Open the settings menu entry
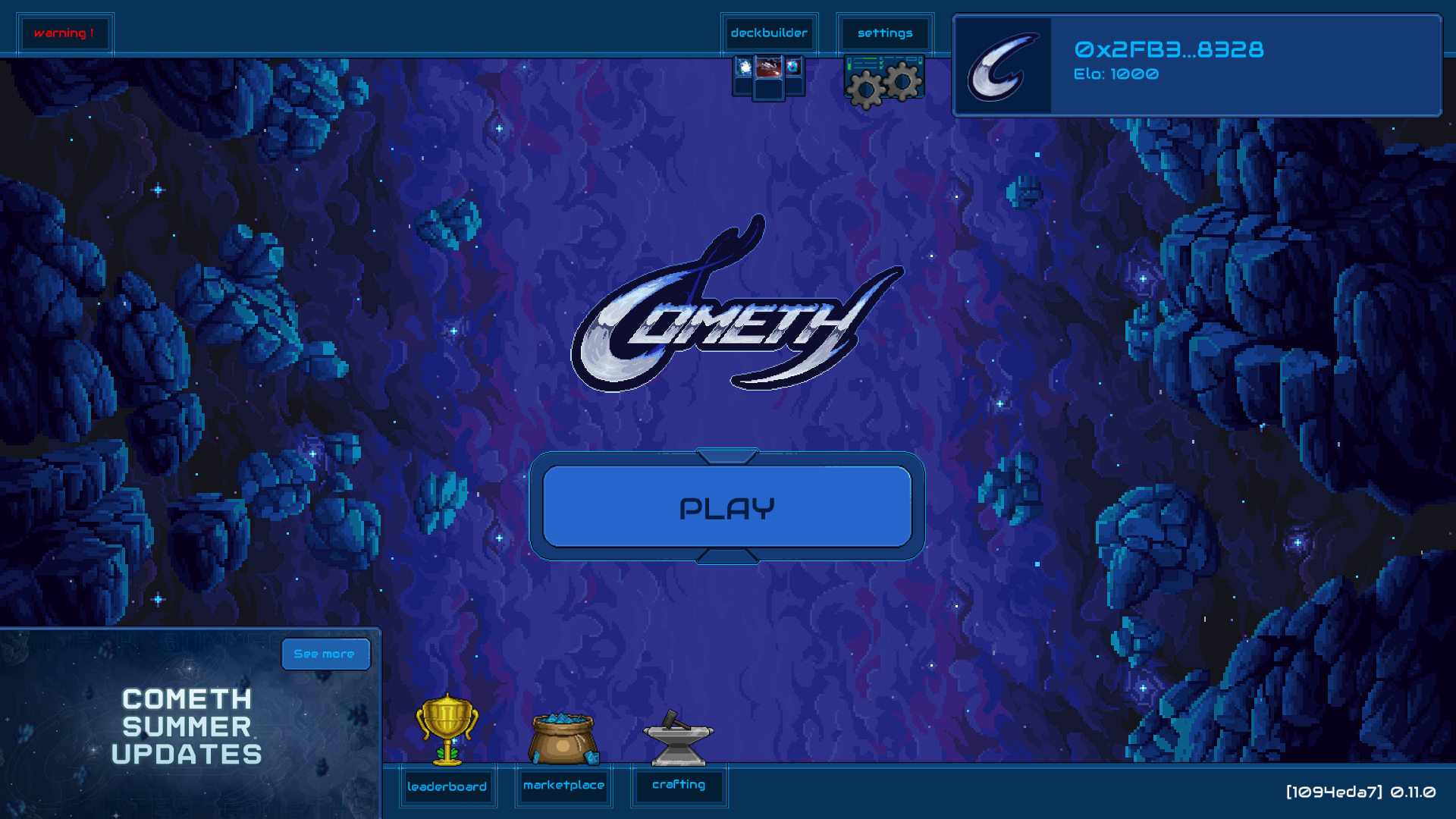This screenshot has height=819, width=1456. (884, 33)
